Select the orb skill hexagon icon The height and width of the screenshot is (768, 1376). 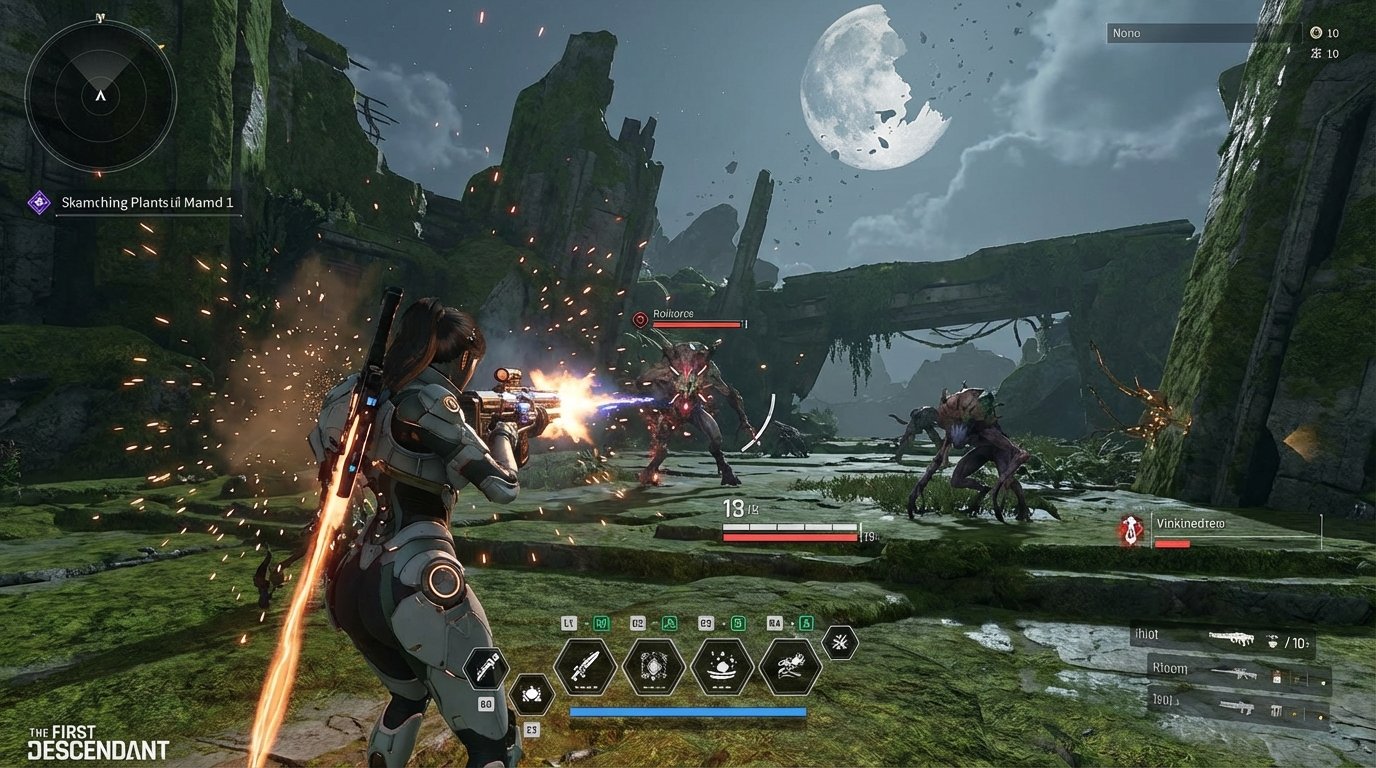[722, 665]
